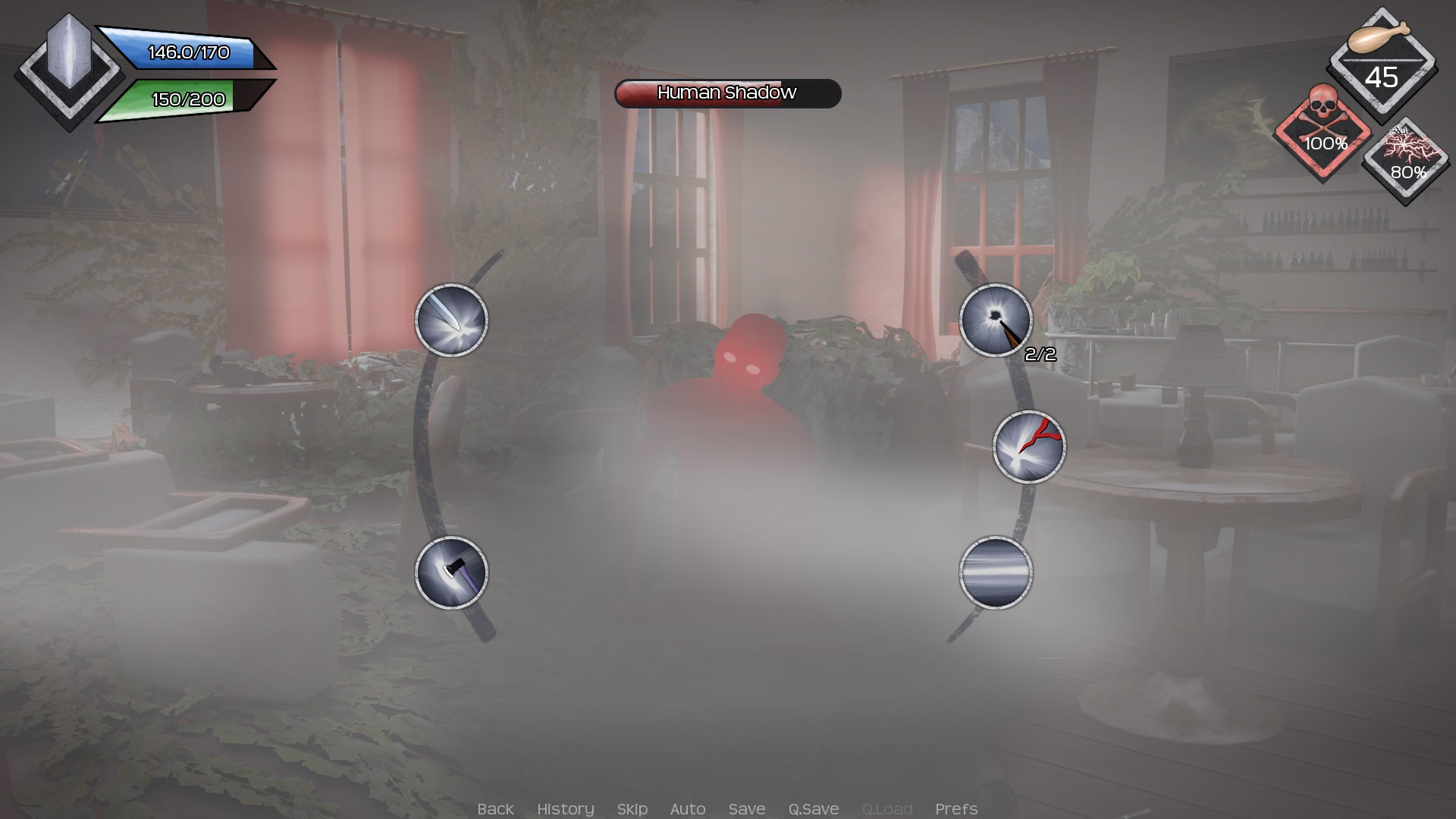This screenshot has height=819, width=1456.
Task: Click Back to return to previous choice
Action: (496, 809)
